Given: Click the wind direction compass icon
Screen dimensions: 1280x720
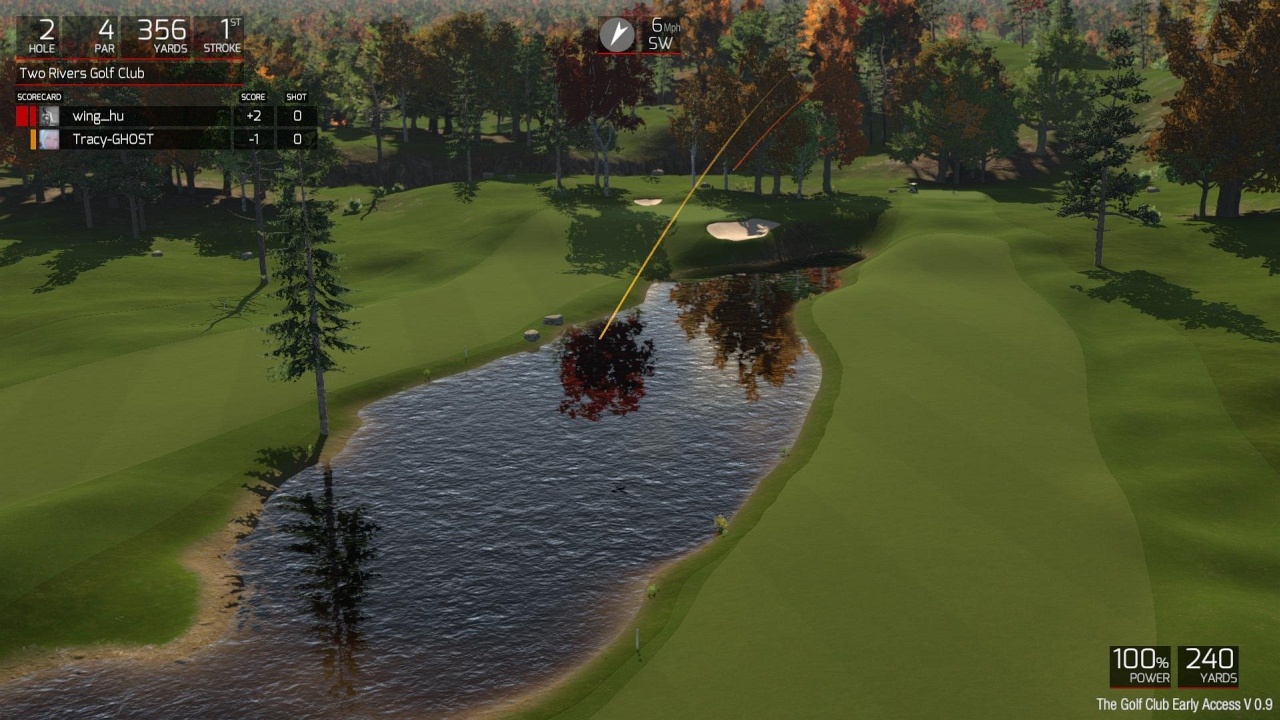Looking at the screenshot, I should point(616,34).
